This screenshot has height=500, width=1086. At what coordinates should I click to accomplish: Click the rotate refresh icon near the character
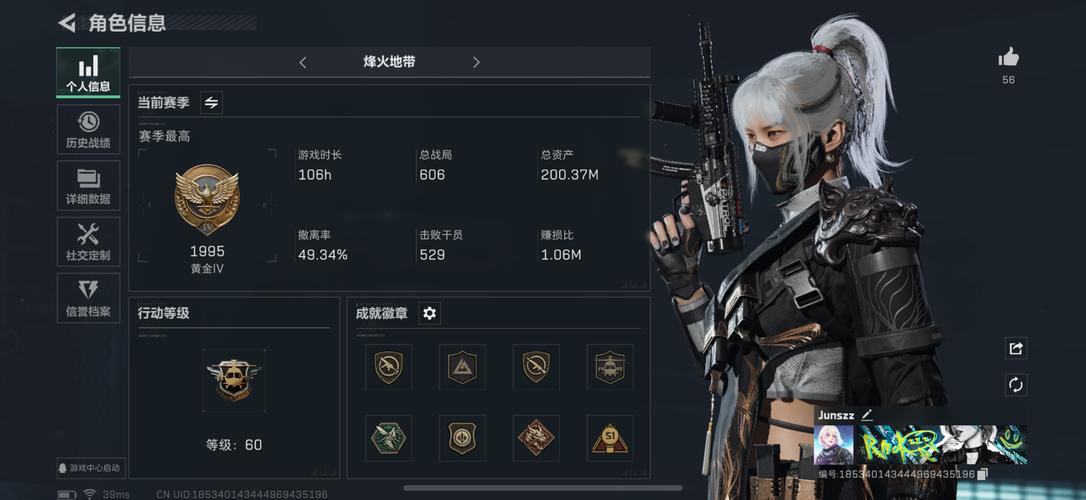(1016, 385)
